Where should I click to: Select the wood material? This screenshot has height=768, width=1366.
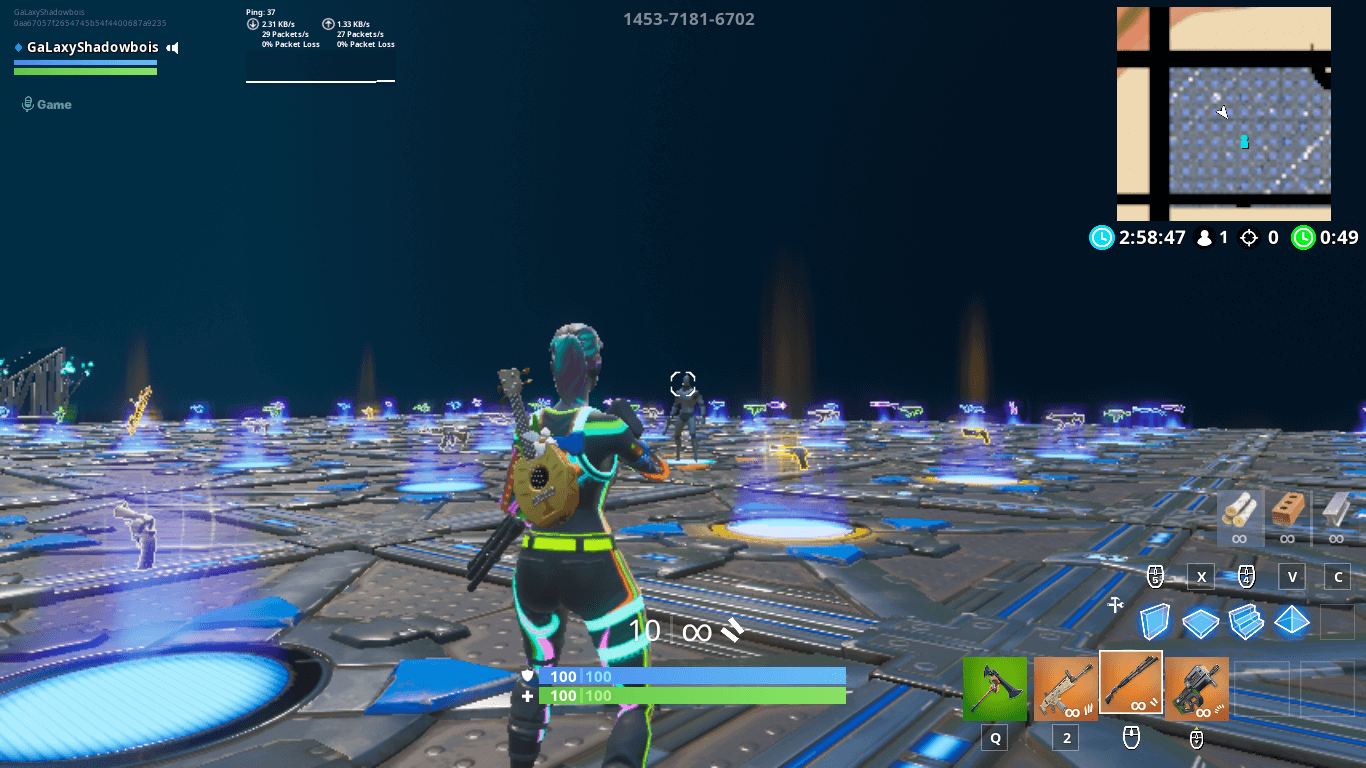tap(1240, 518)
